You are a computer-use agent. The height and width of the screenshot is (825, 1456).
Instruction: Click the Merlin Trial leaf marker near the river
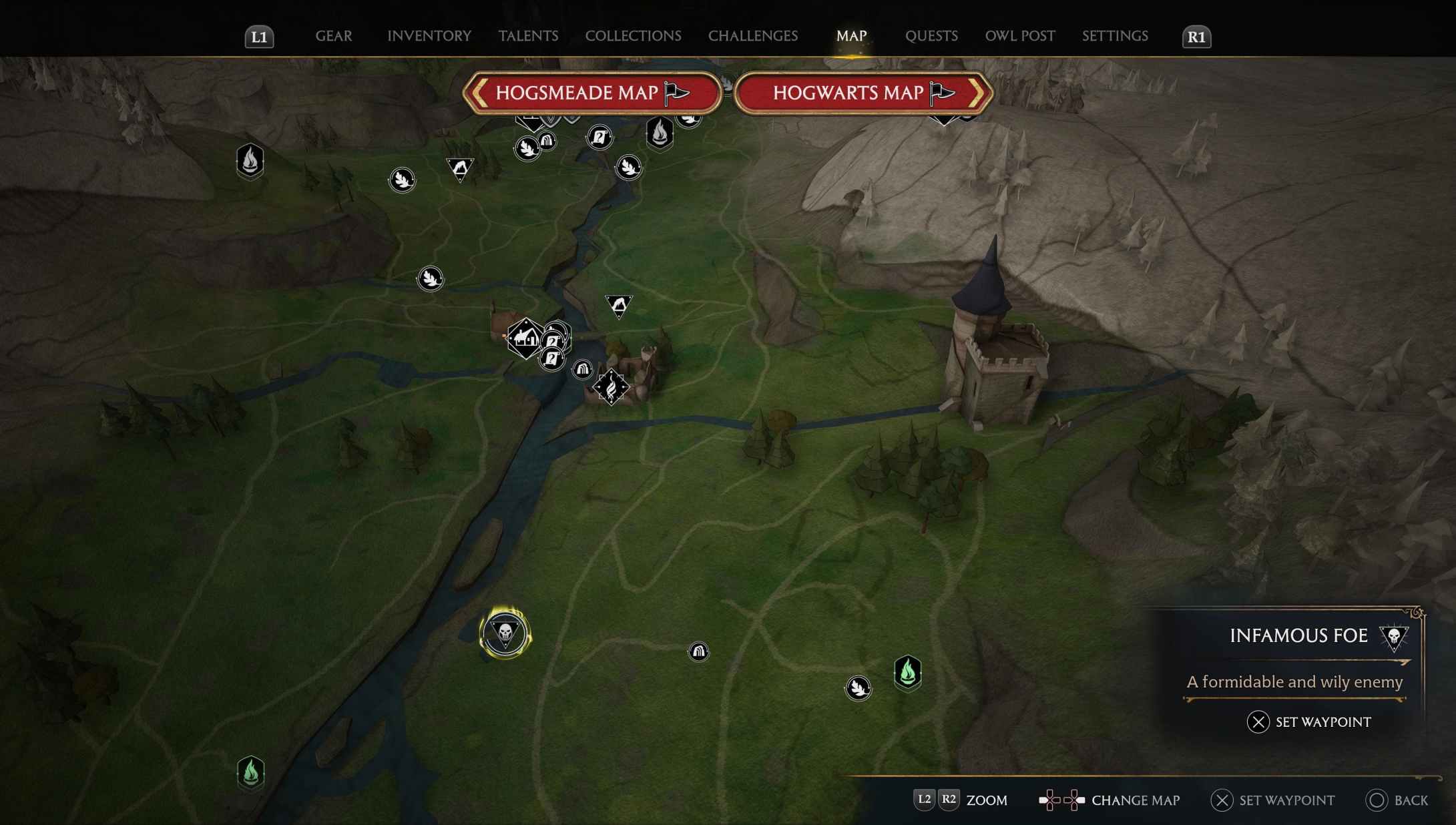431,278
